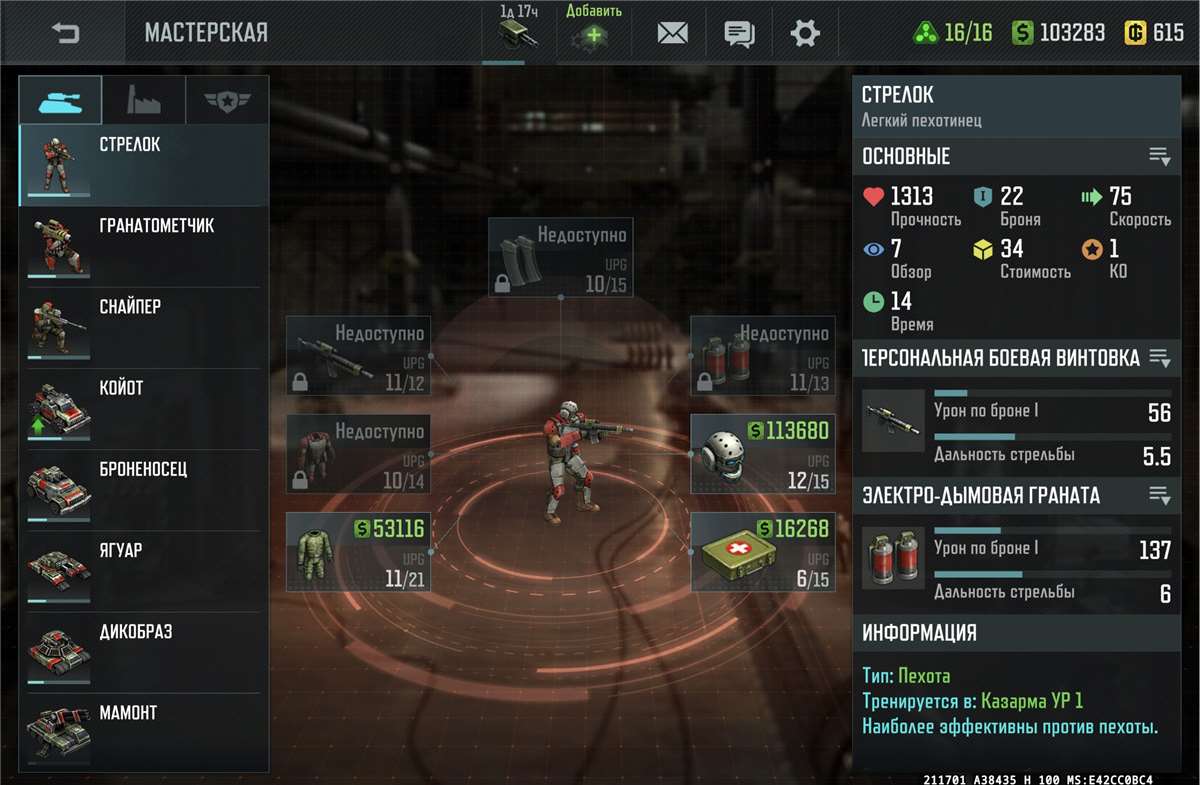This screenshot has width=1200, height=785.
Task: Switch to the factory buildings tab
Action: pos(144,100)
